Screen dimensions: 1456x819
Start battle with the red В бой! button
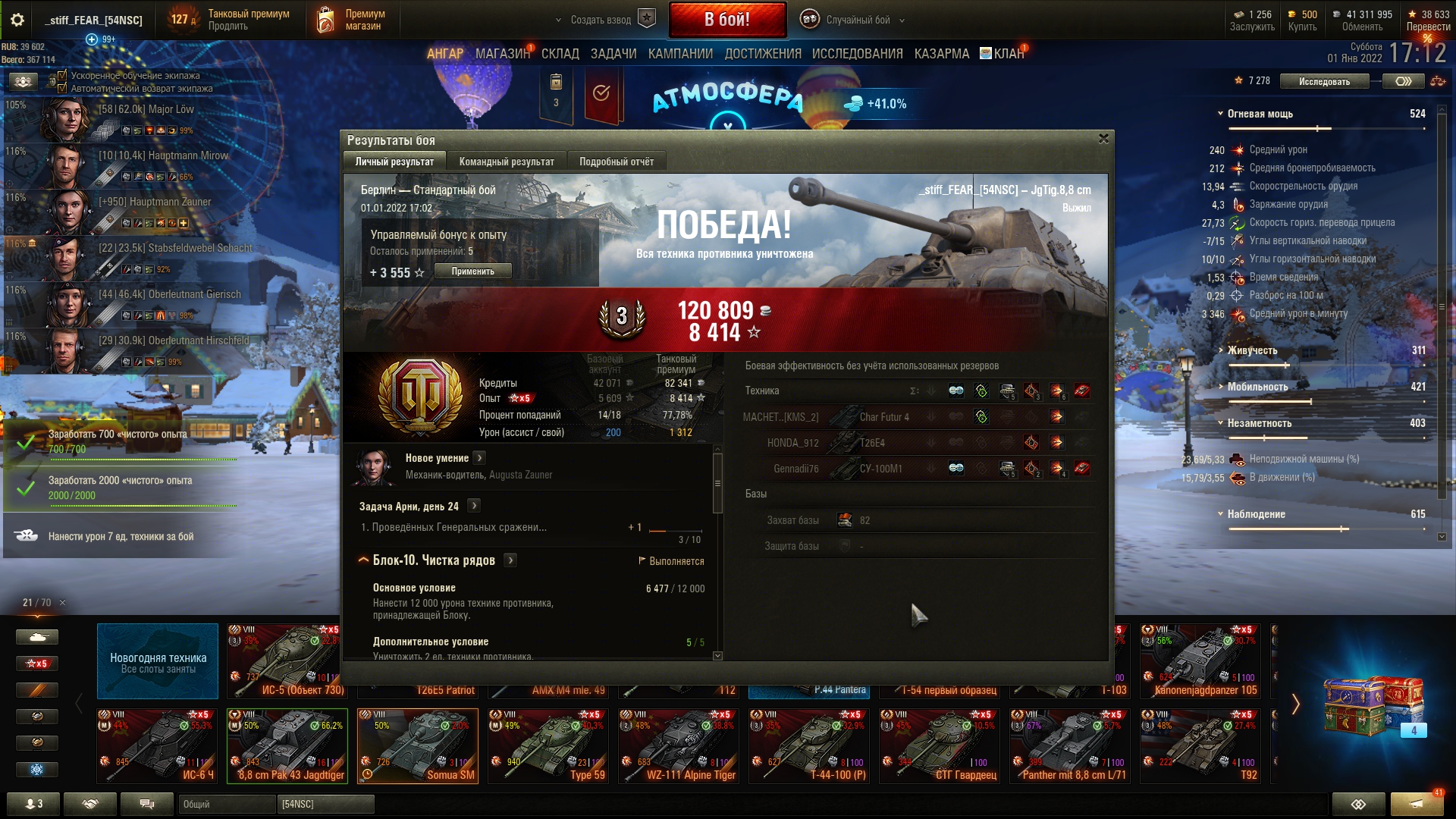tap(726, 20)
